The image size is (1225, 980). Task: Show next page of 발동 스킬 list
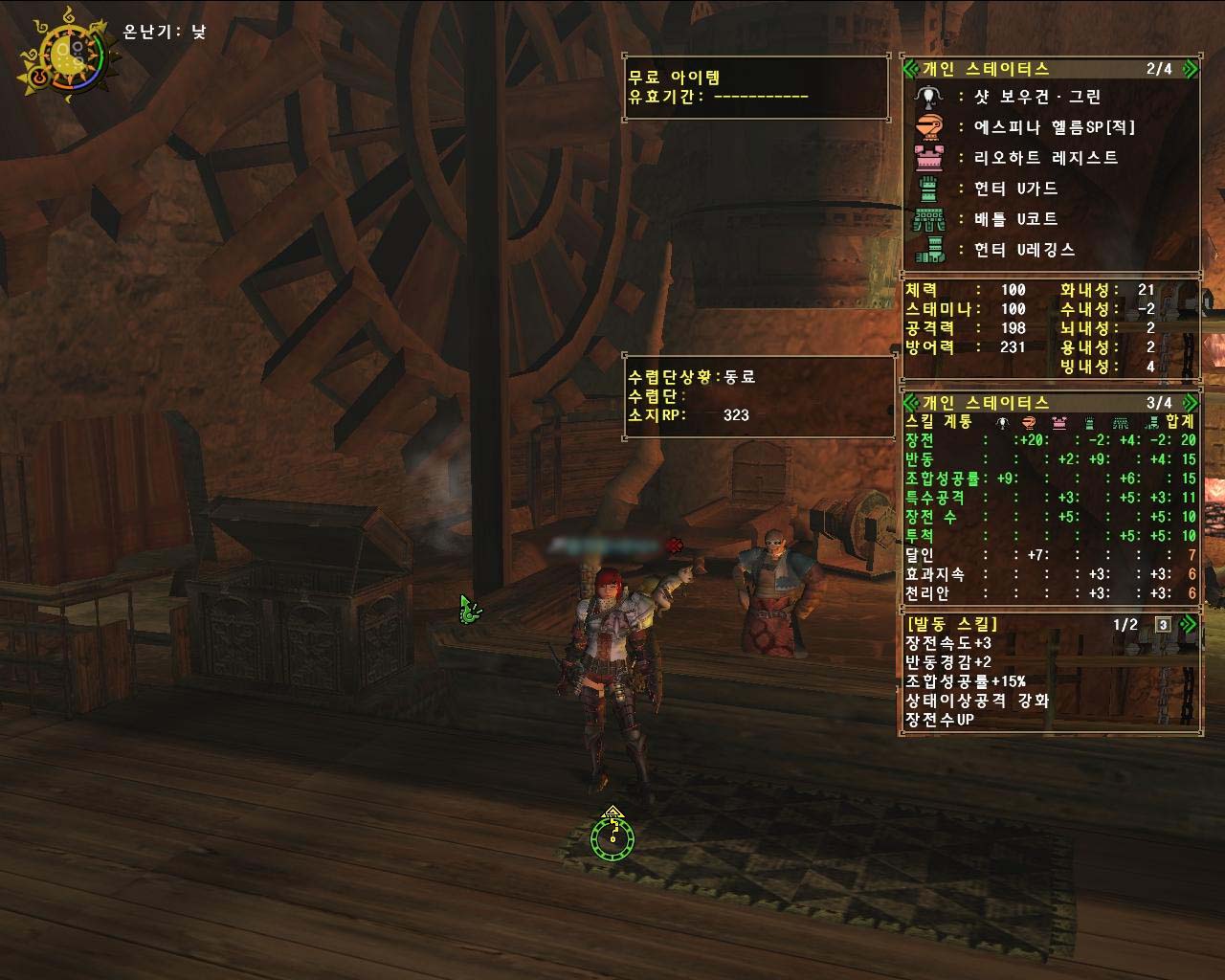(x=1189, y=625)
